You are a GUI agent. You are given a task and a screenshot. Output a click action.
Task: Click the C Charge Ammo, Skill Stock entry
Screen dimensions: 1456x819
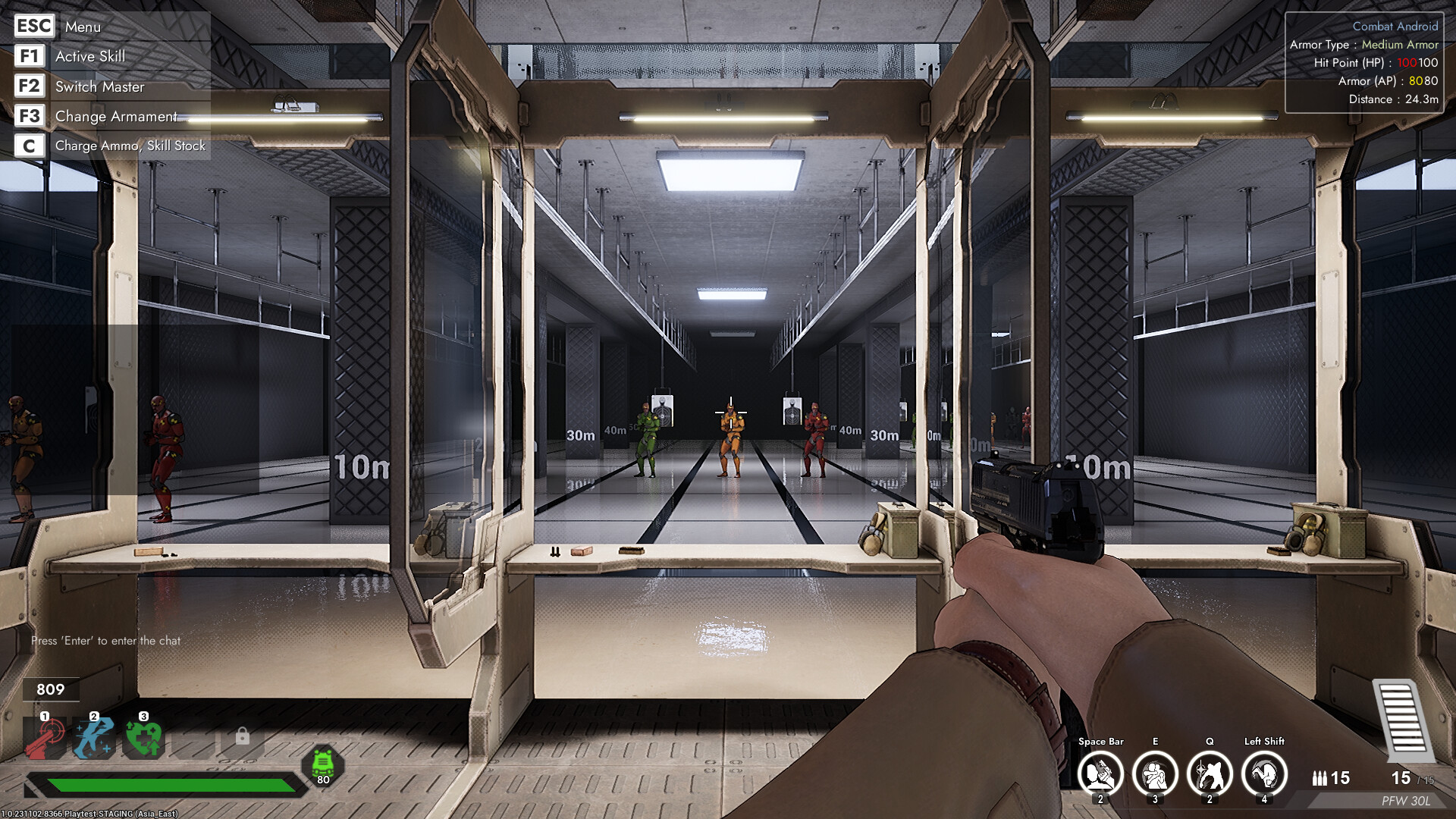[x=130, y=145]
